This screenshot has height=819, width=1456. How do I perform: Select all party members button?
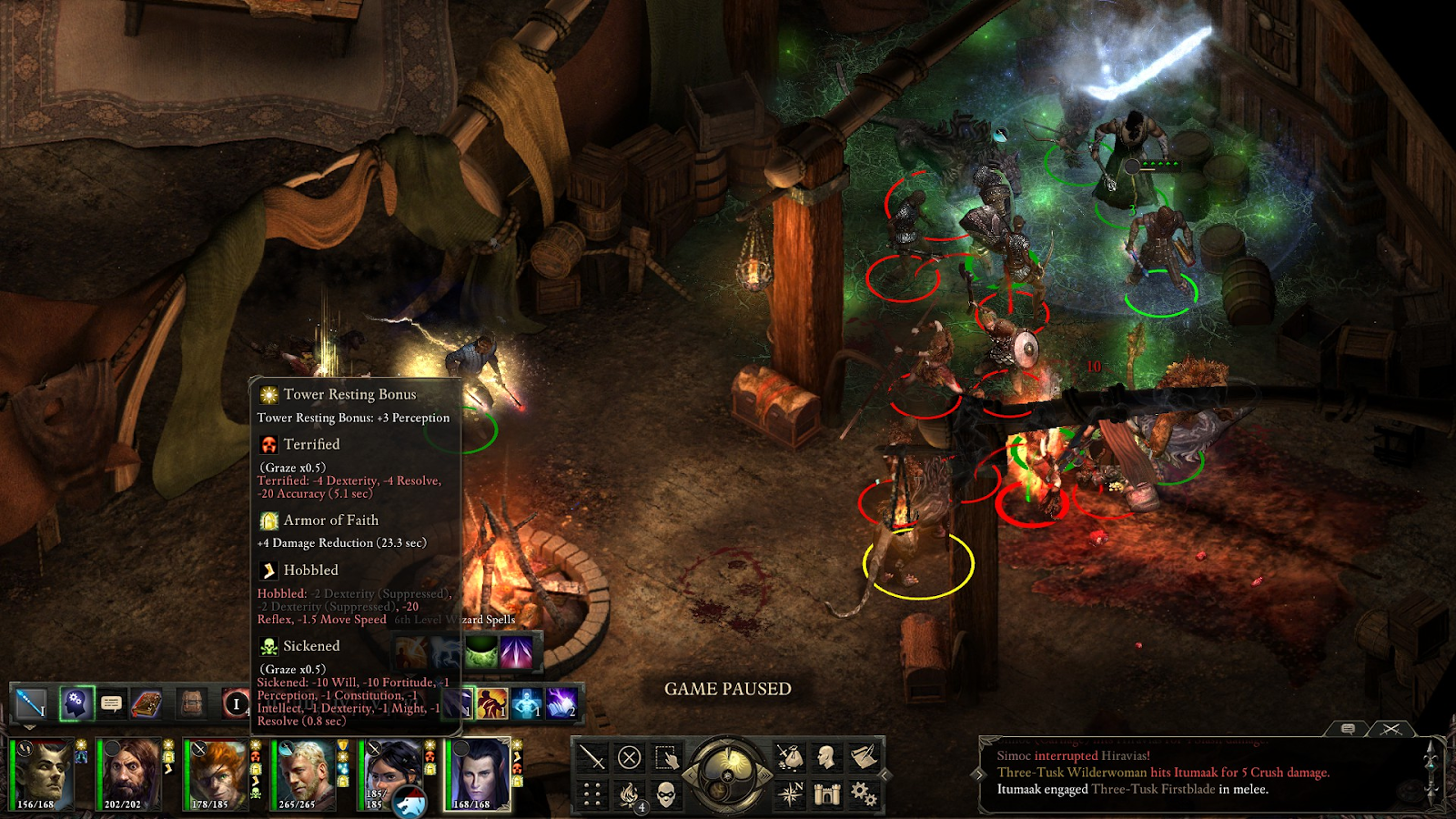(666, 757)
